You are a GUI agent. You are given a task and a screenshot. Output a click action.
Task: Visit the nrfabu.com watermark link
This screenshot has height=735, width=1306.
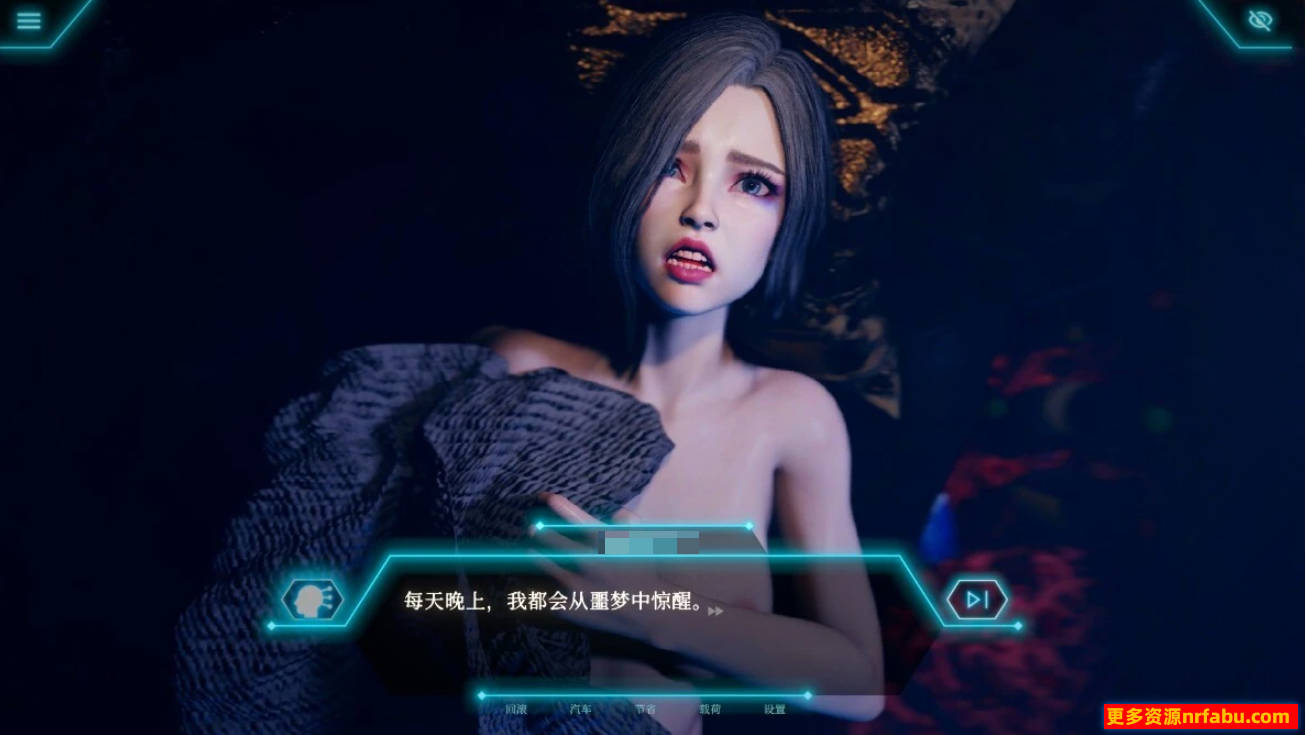pyautogui.click(x=1195, y=716)
